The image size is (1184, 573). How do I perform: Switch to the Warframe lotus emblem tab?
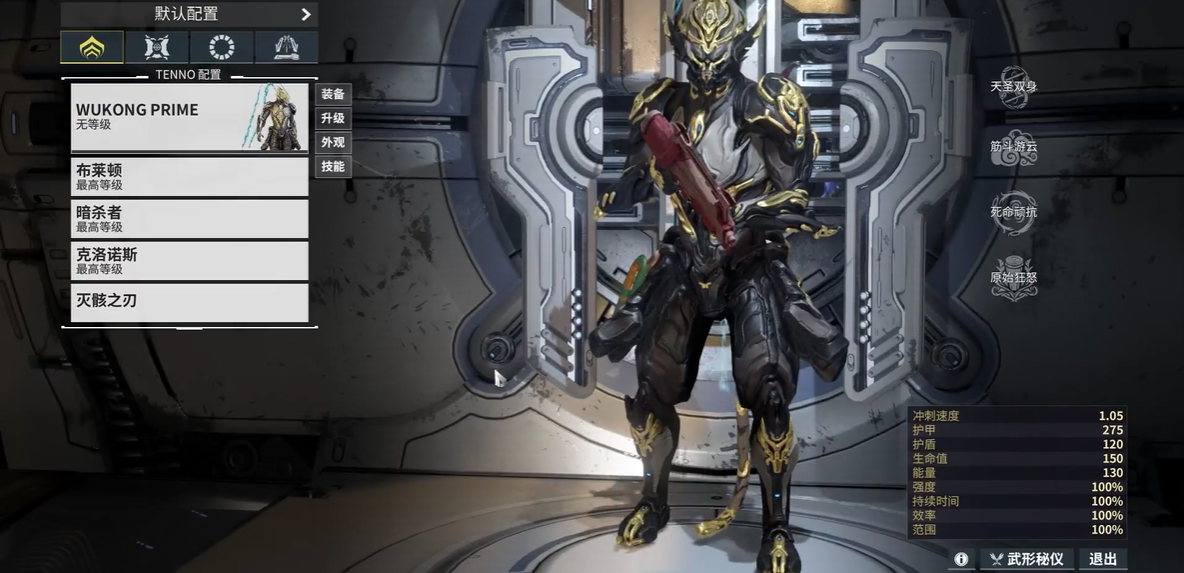click(92, 47)
